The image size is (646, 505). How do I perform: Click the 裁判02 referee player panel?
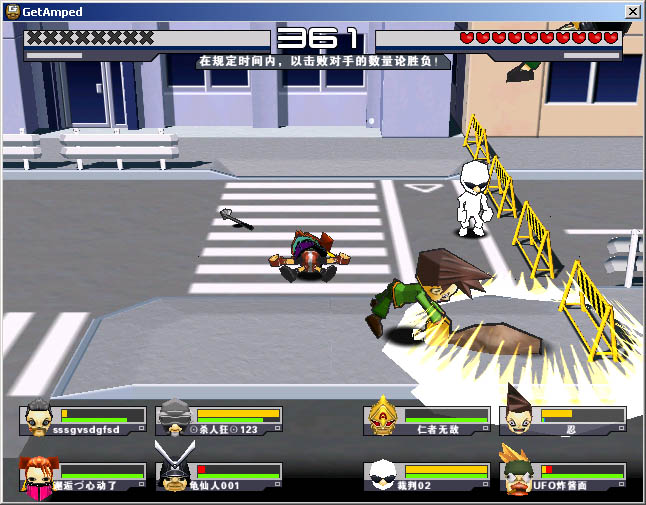click(x=427, y=476)
